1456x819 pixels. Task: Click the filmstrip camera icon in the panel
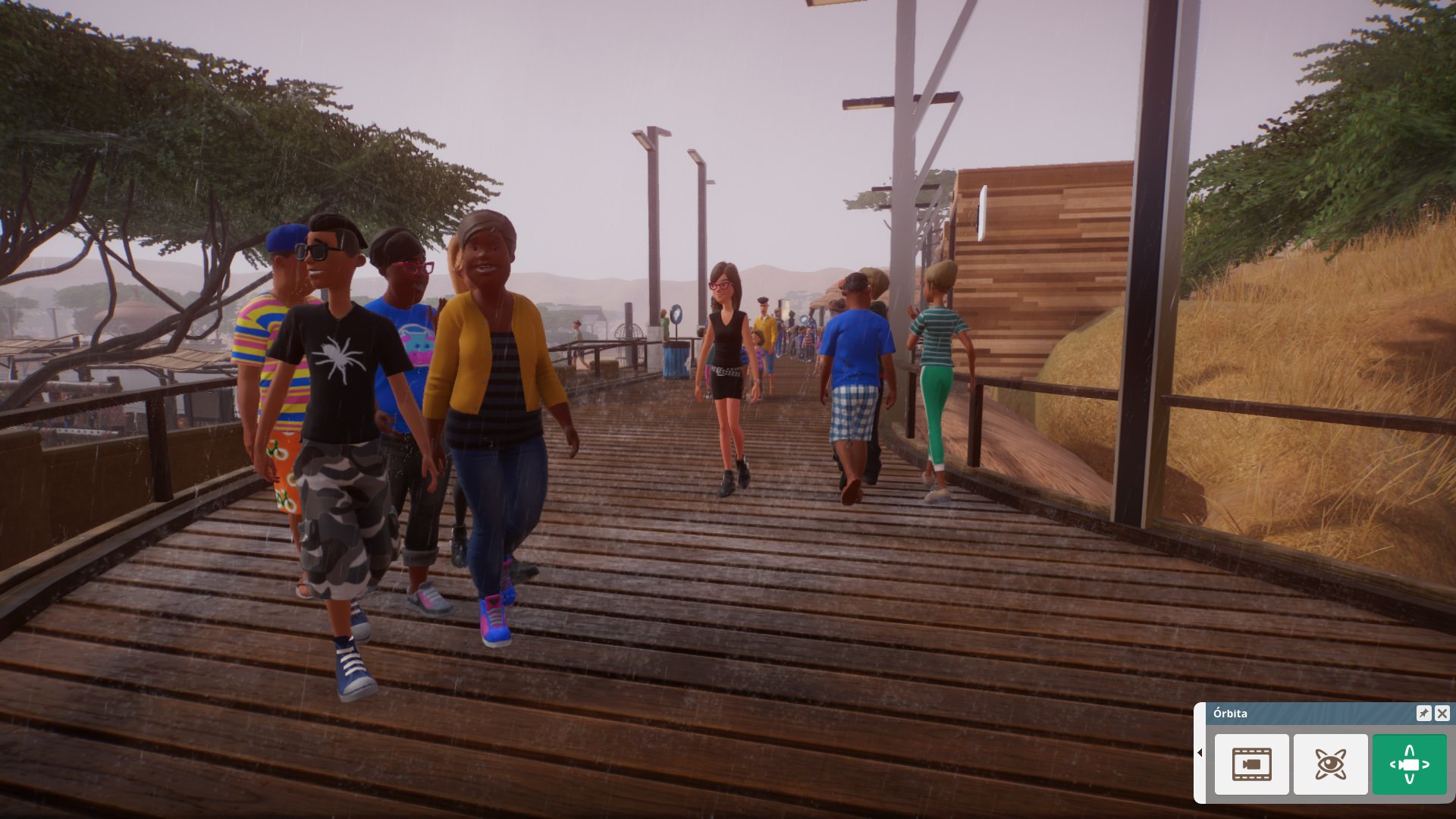(x=1252, y=764)
